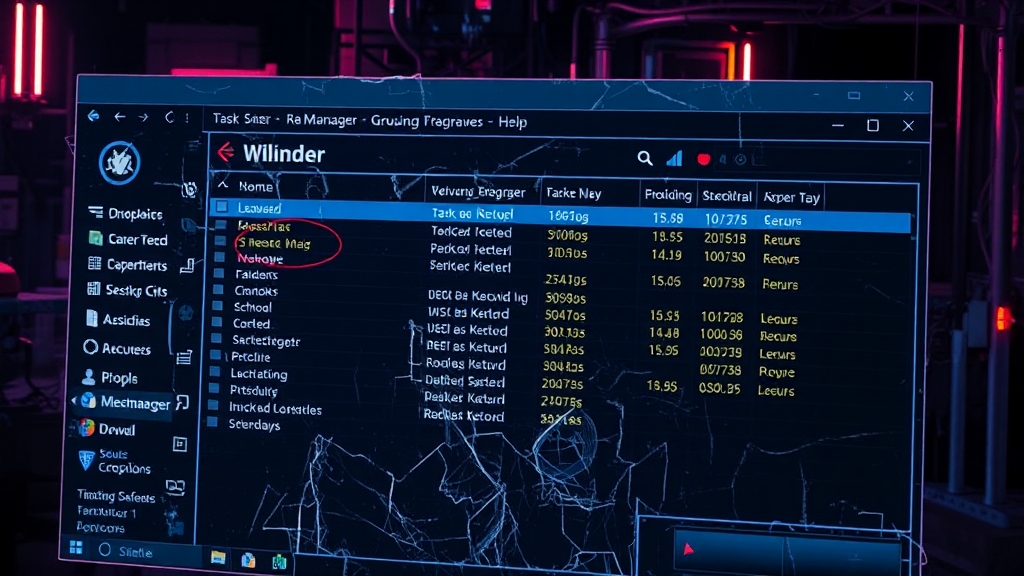1024x576 pixels.
Task: Open Accutees from the sidebar
Action: pyautogui.click(x=126, y=349)
